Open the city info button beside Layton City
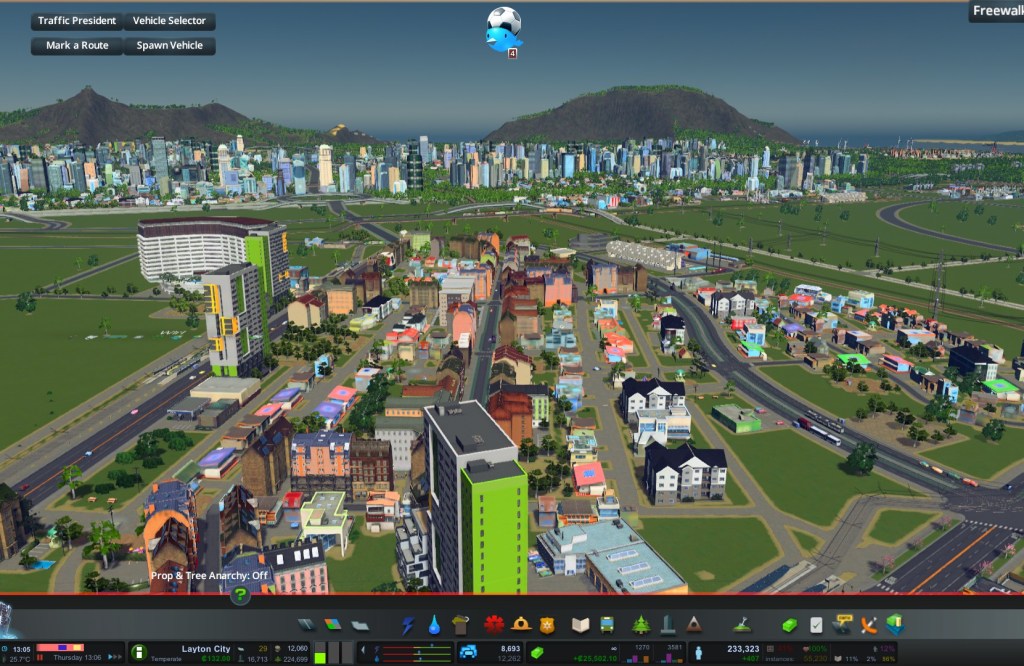The height and width of the screenshot is (666, 1024). click(x=139, y=652)
